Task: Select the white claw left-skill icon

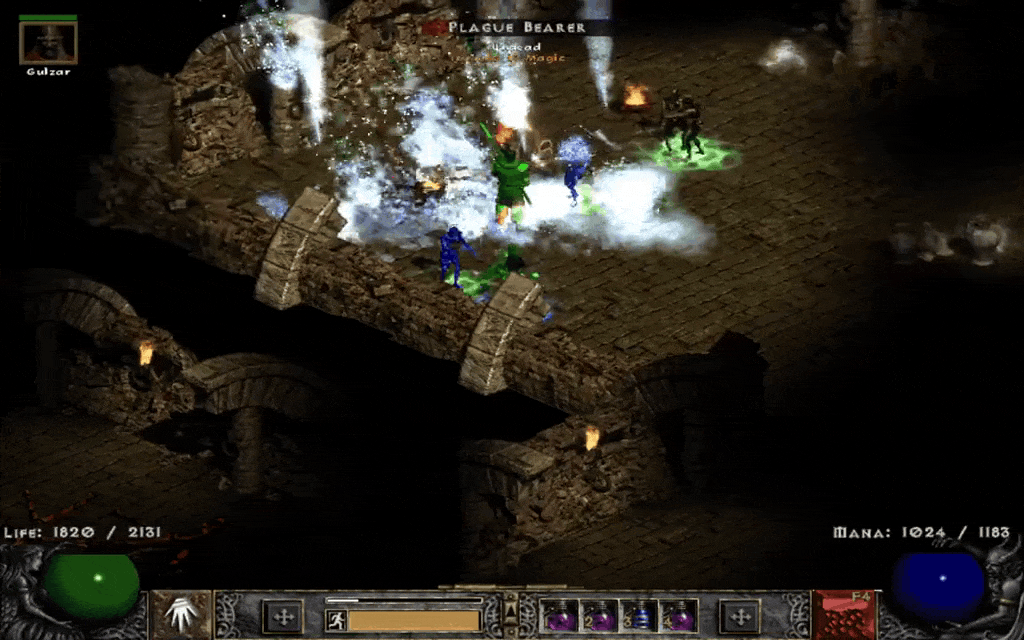Action: pyautogui.click(x=181, y=614)
